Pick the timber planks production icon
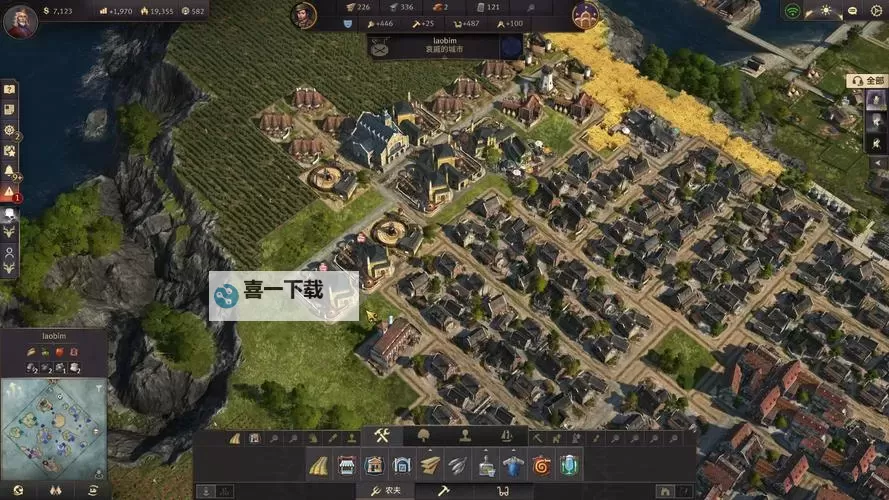 point(430,465)
